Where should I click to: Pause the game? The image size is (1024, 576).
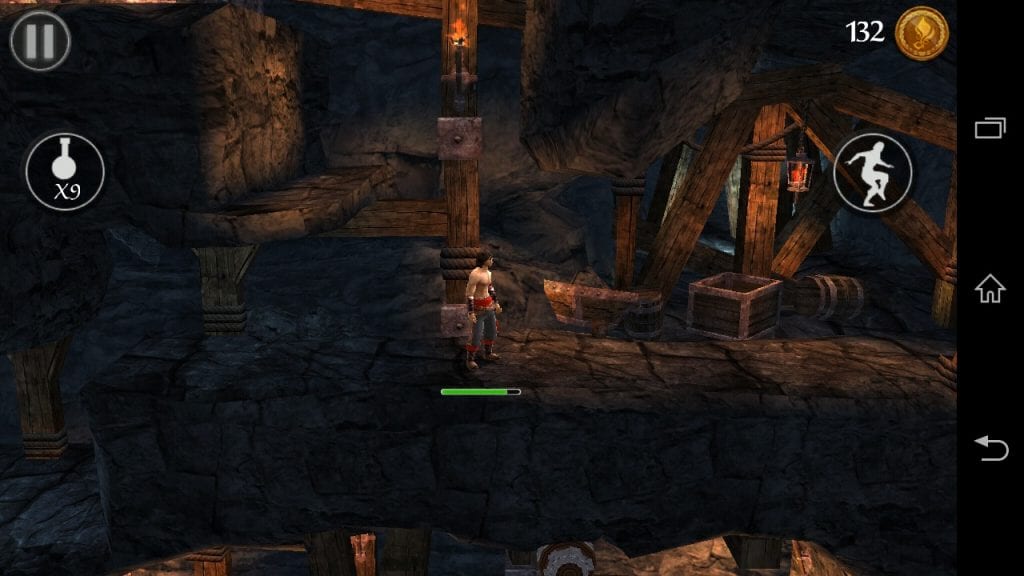click(40, 41)
